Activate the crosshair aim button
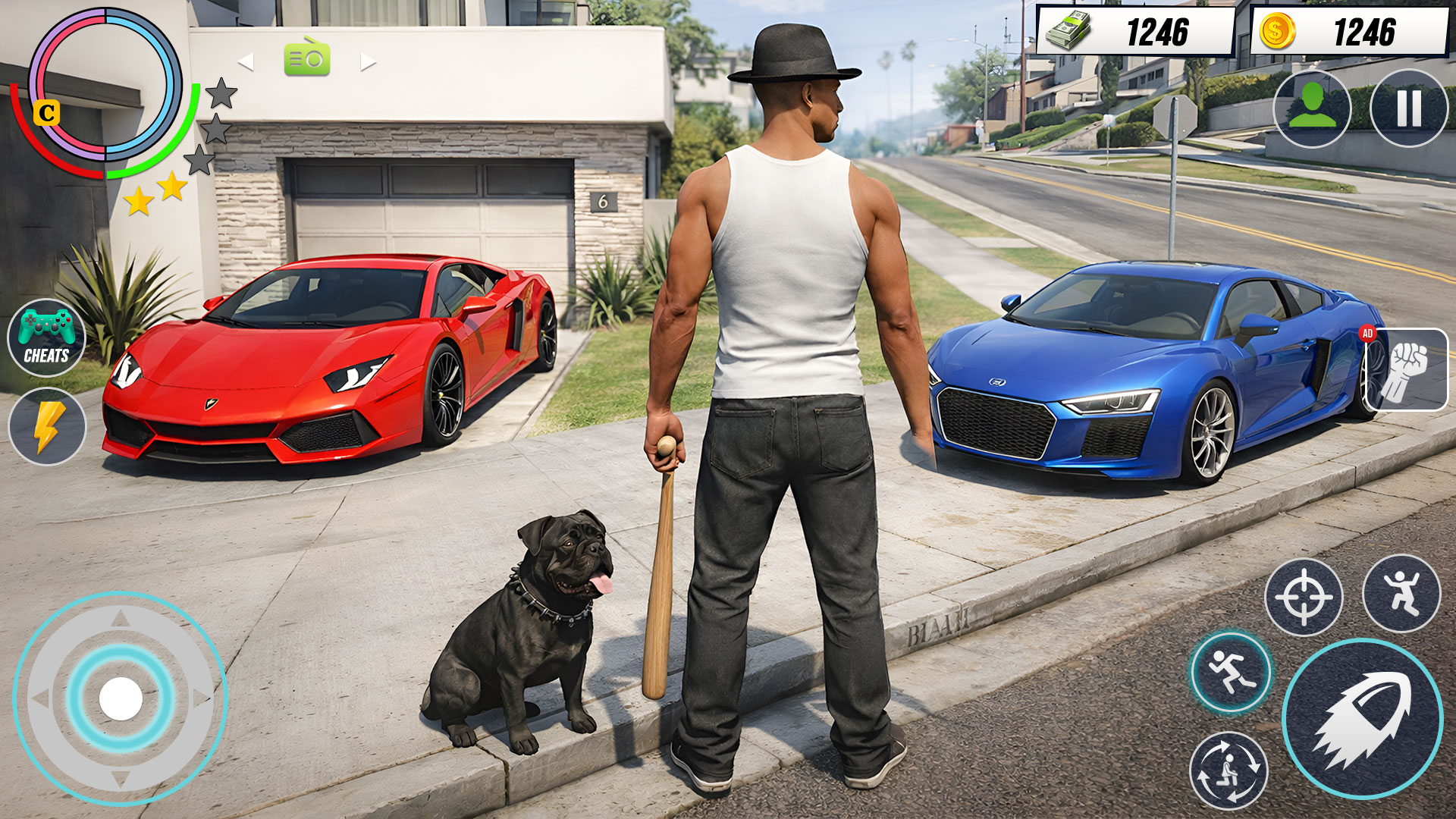Screen dimensions: 1456x819 pyautogui.click(x=1304, y=597)
